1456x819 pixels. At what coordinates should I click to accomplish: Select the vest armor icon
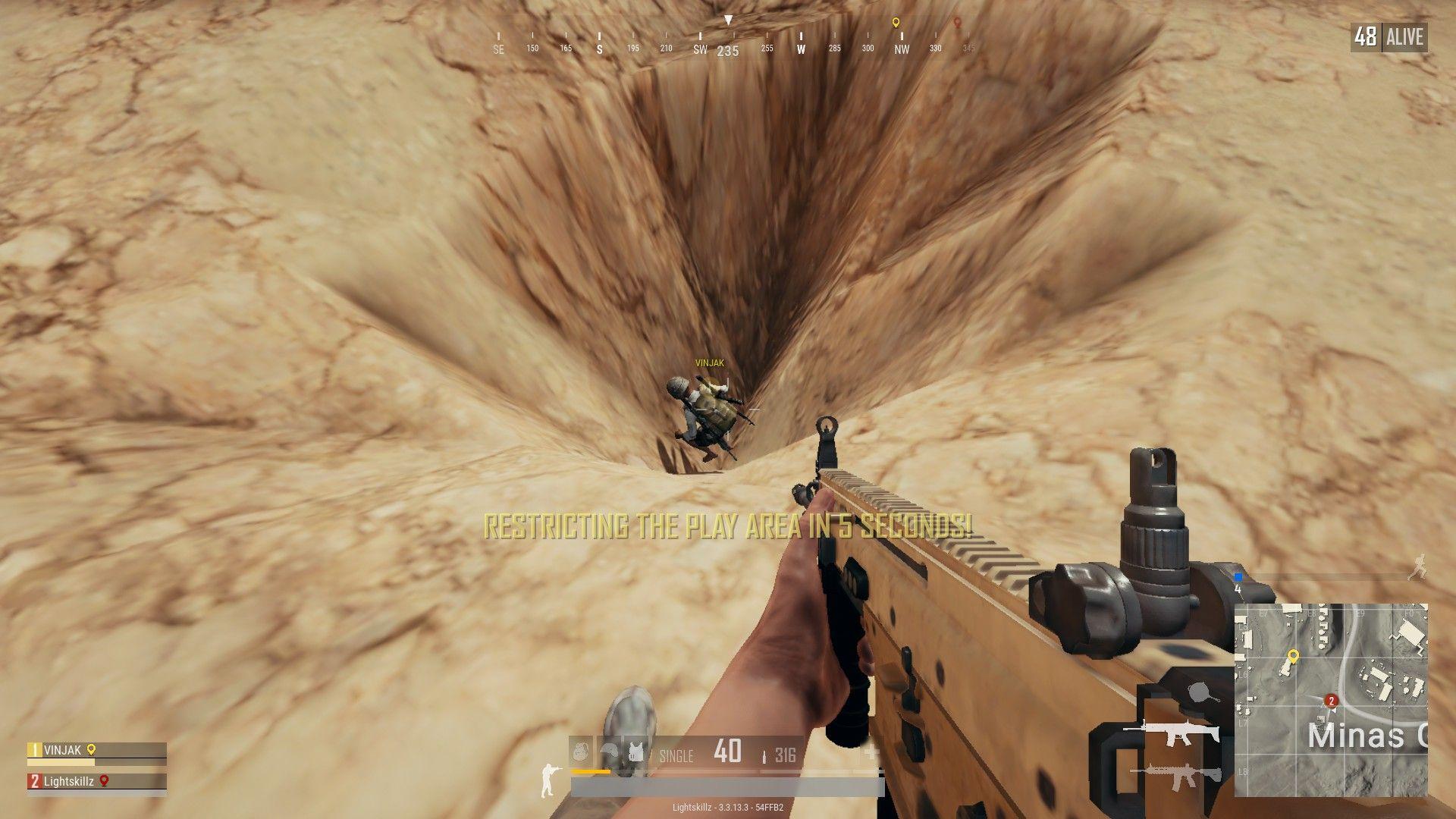coord(635,751)
